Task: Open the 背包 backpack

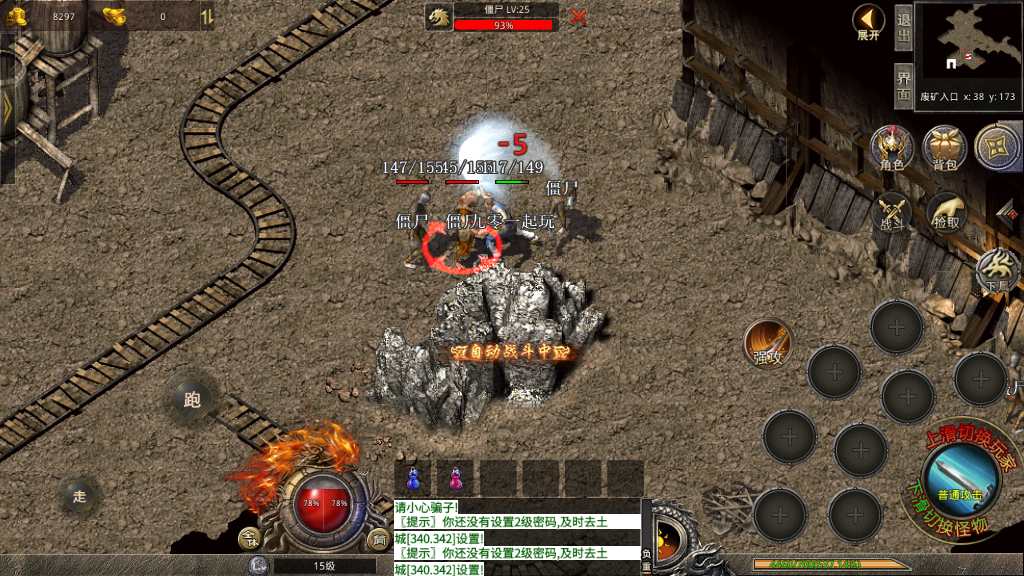Action: click(944, 149)
